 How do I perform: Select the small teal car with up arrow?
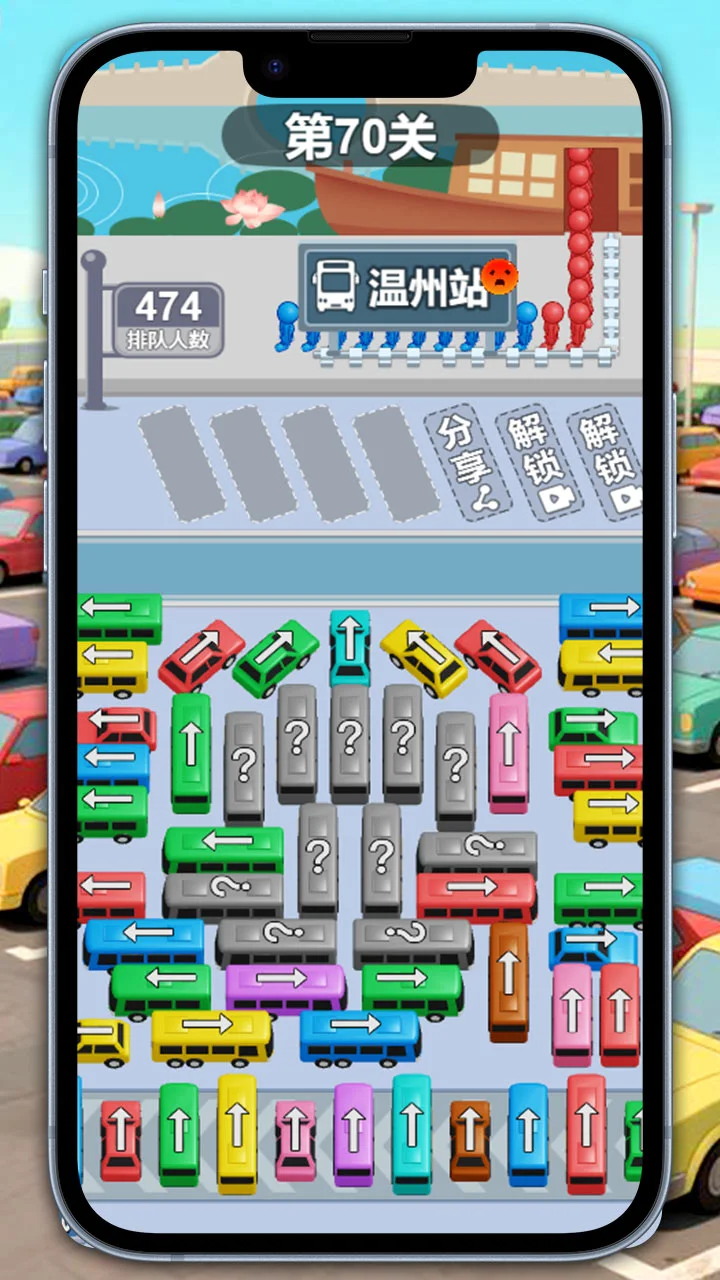(x=350, y=646)
